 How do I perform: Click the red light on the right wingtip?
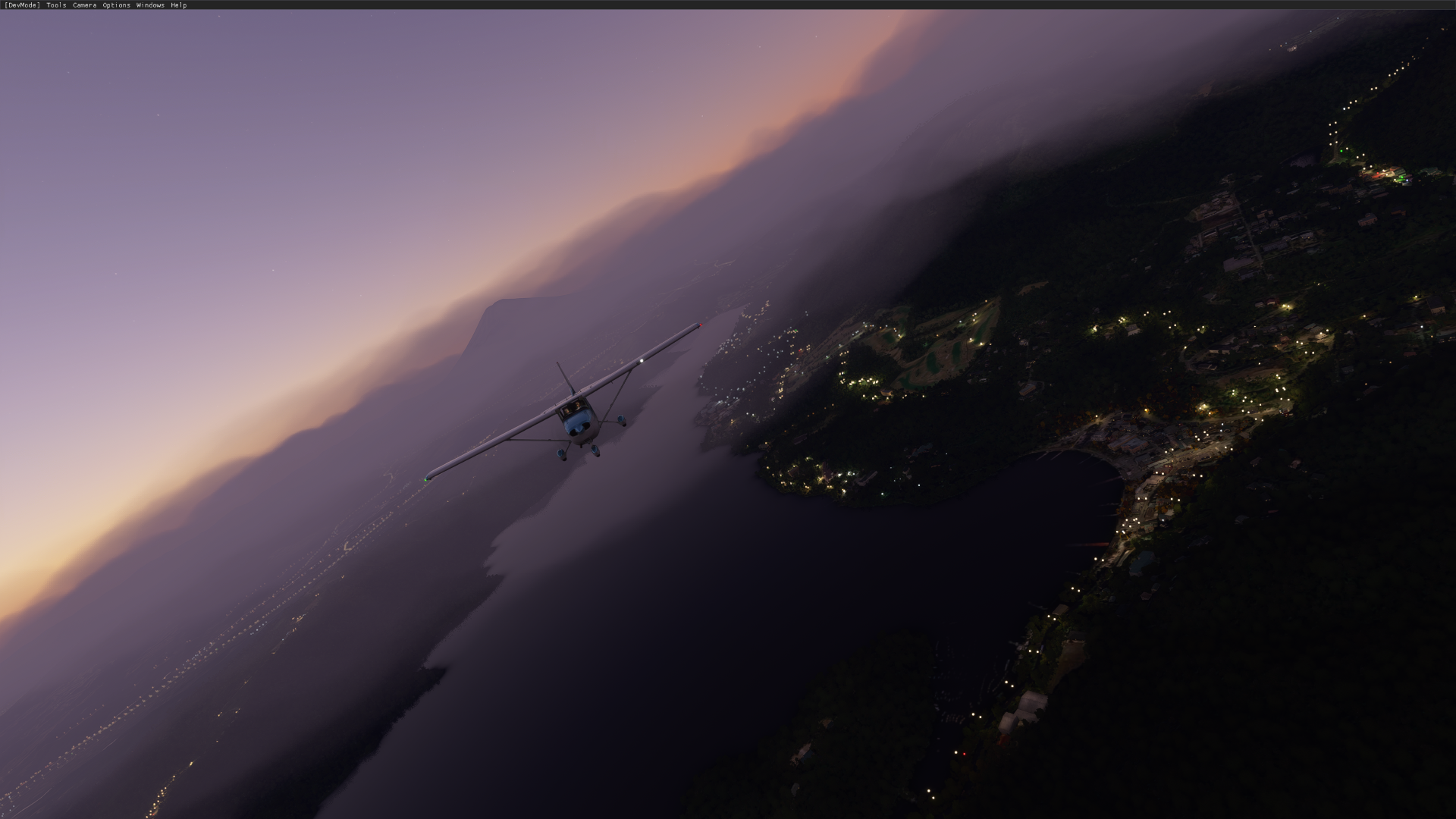tap(701, 325)
